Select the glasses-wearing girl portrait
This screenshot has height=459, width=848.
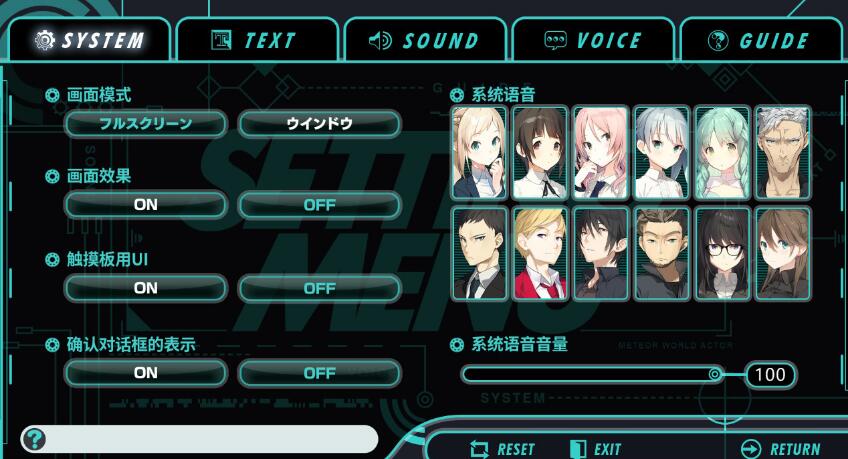722,253
